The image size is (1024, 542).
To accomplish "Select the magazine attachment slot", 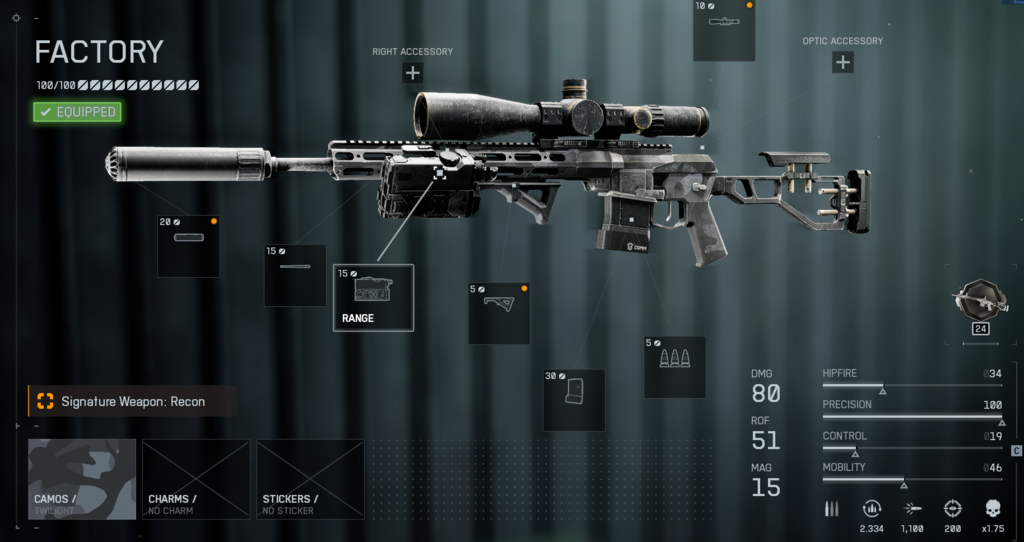I will 574,400.
